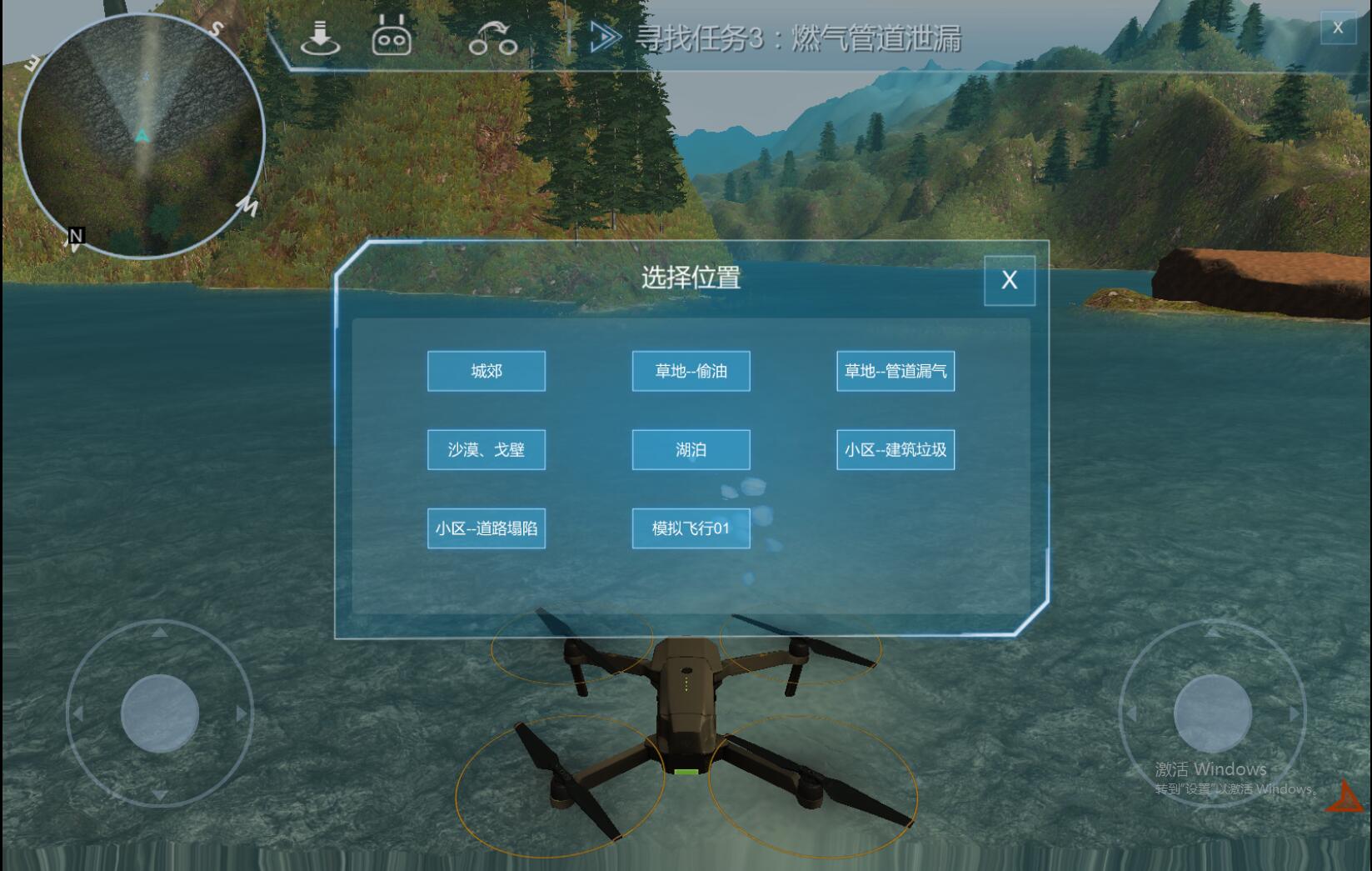Viewport: 1372px width, 871px height.
Task: Click the flight path icon with two circles
Action: click(492, 38)
